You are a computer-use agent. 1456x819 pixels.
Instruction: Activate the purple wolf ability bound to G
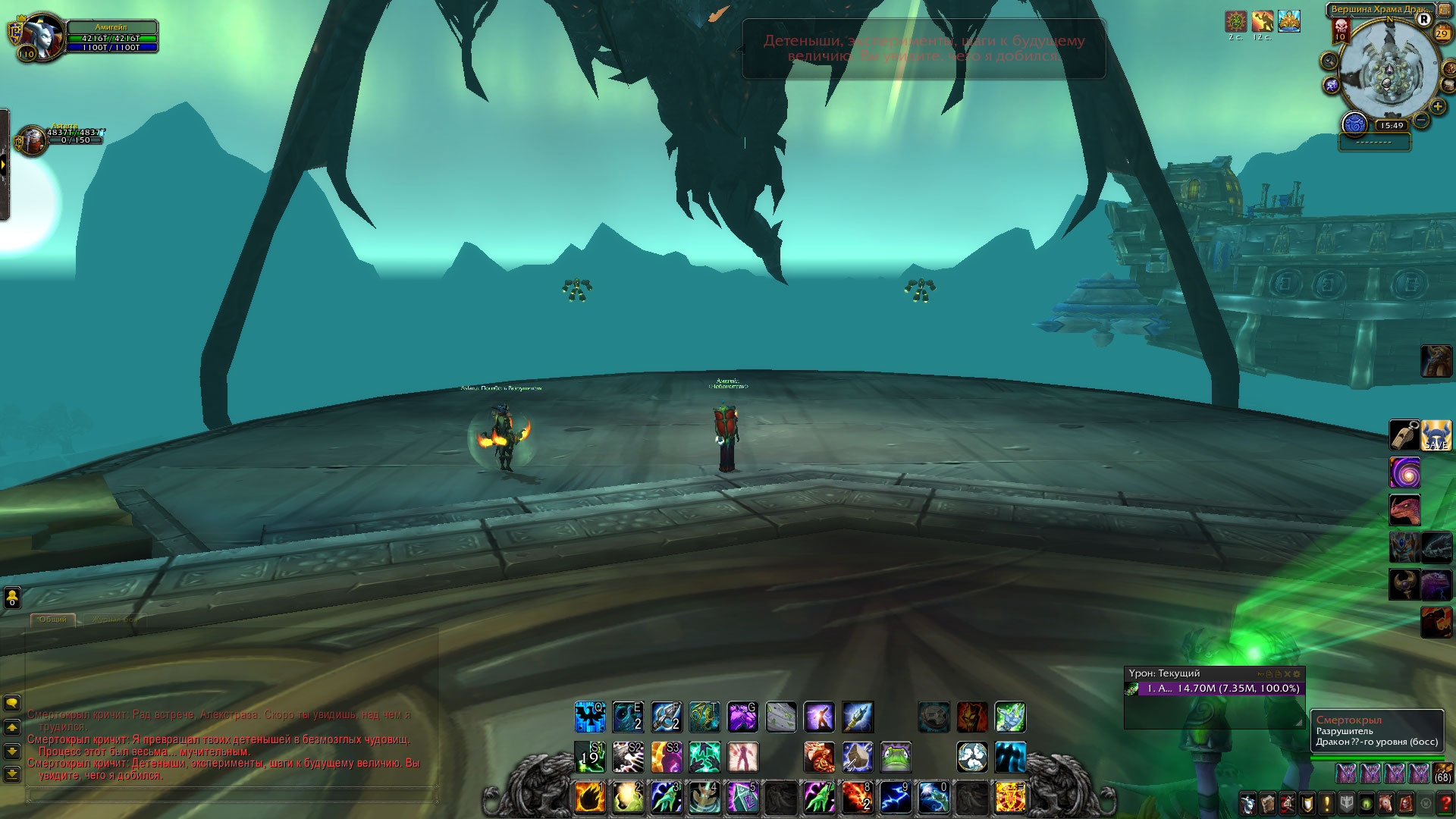(742, 717)
